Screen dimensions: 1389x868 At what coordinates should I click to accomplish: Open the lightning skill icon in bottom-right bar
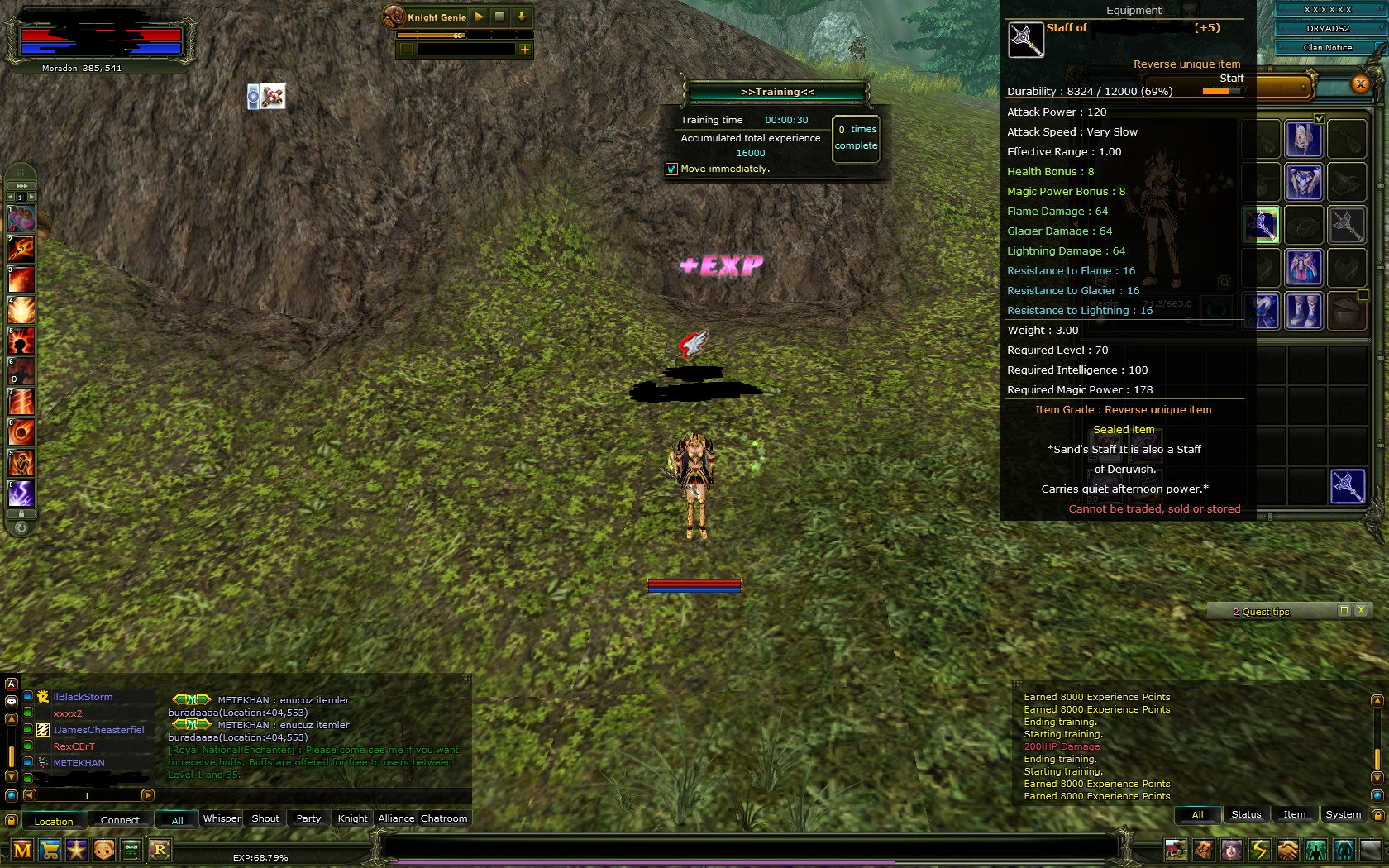(x=1258, y=850)
